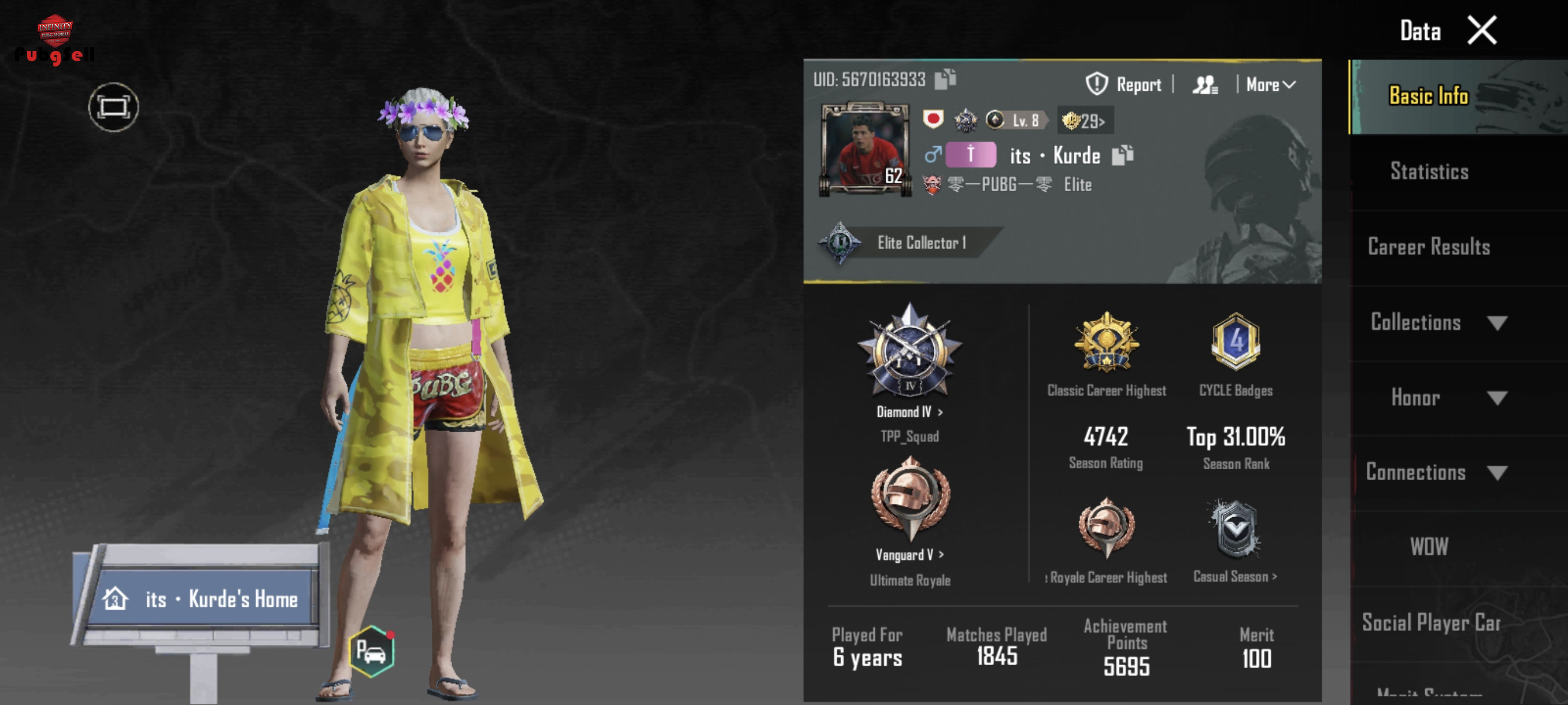1568x705 pixels.
Task: Toggle fullscreen character view
Action: click(113, 107)
